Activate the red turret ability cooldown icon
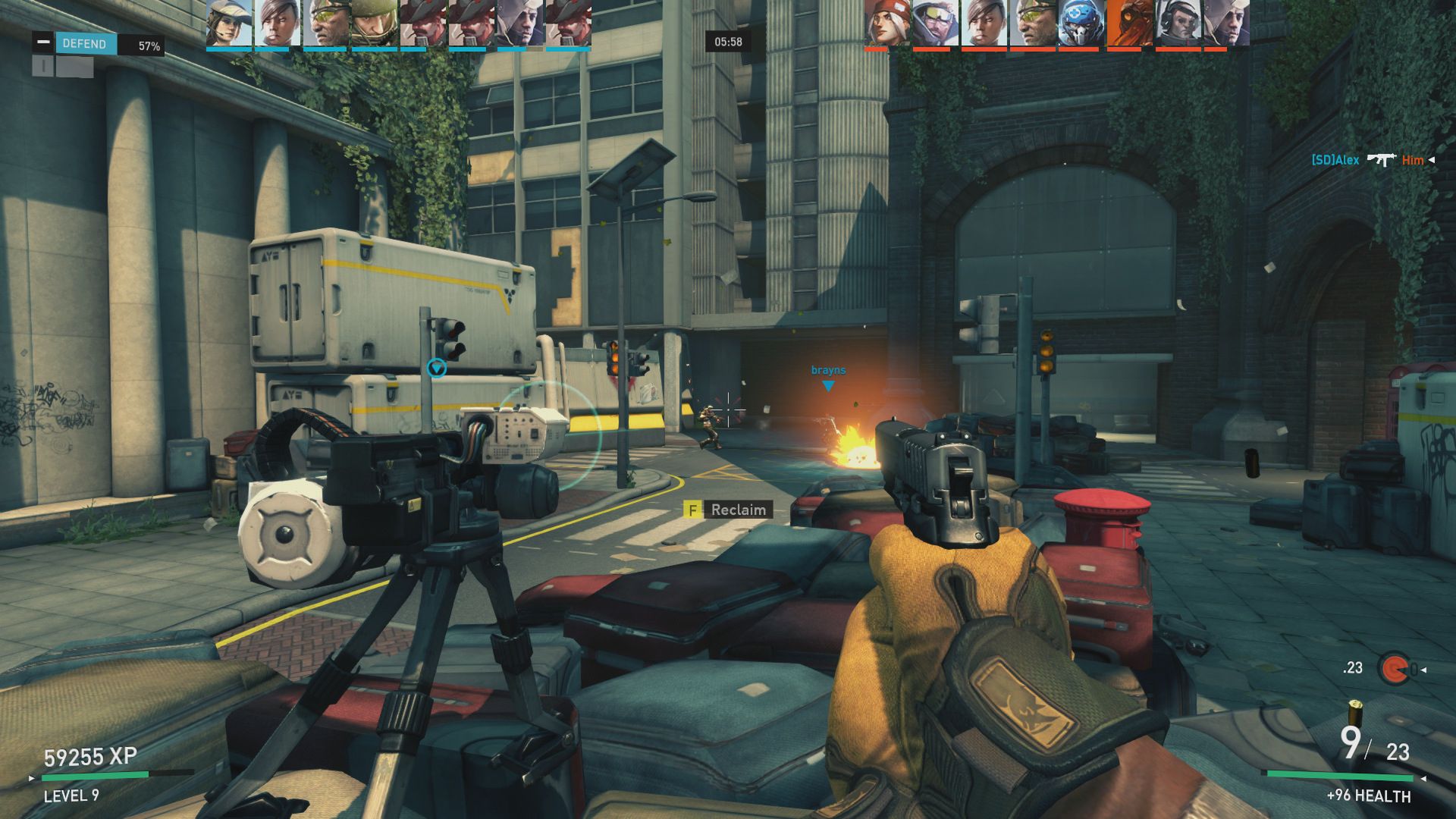The width and height of the screenshot is (1456, 819). click(1393, 669)
